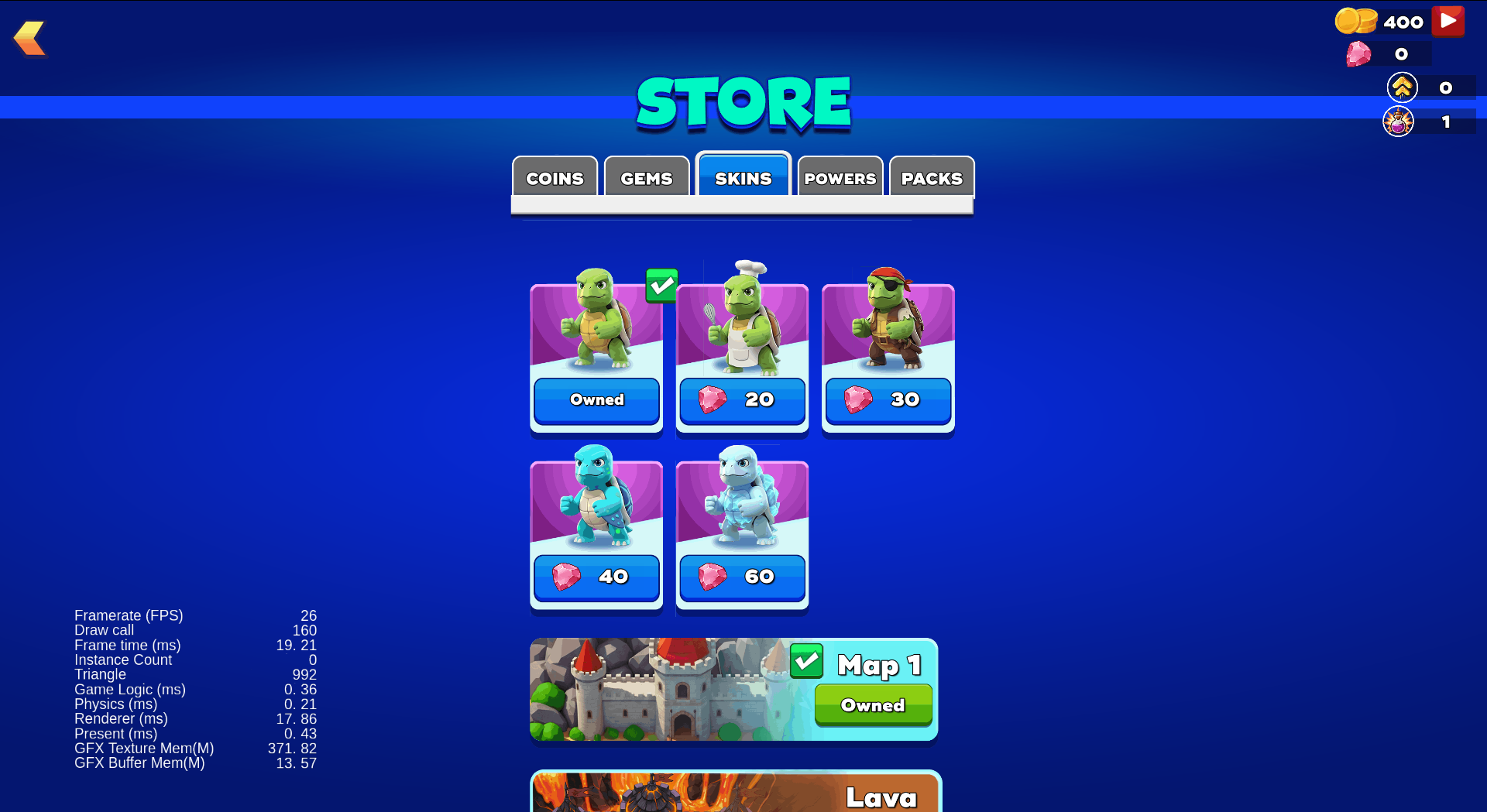This screenshot has height=812, width=1487.
Task: Click the pink gem currency icon
Action: (1359, 54)
